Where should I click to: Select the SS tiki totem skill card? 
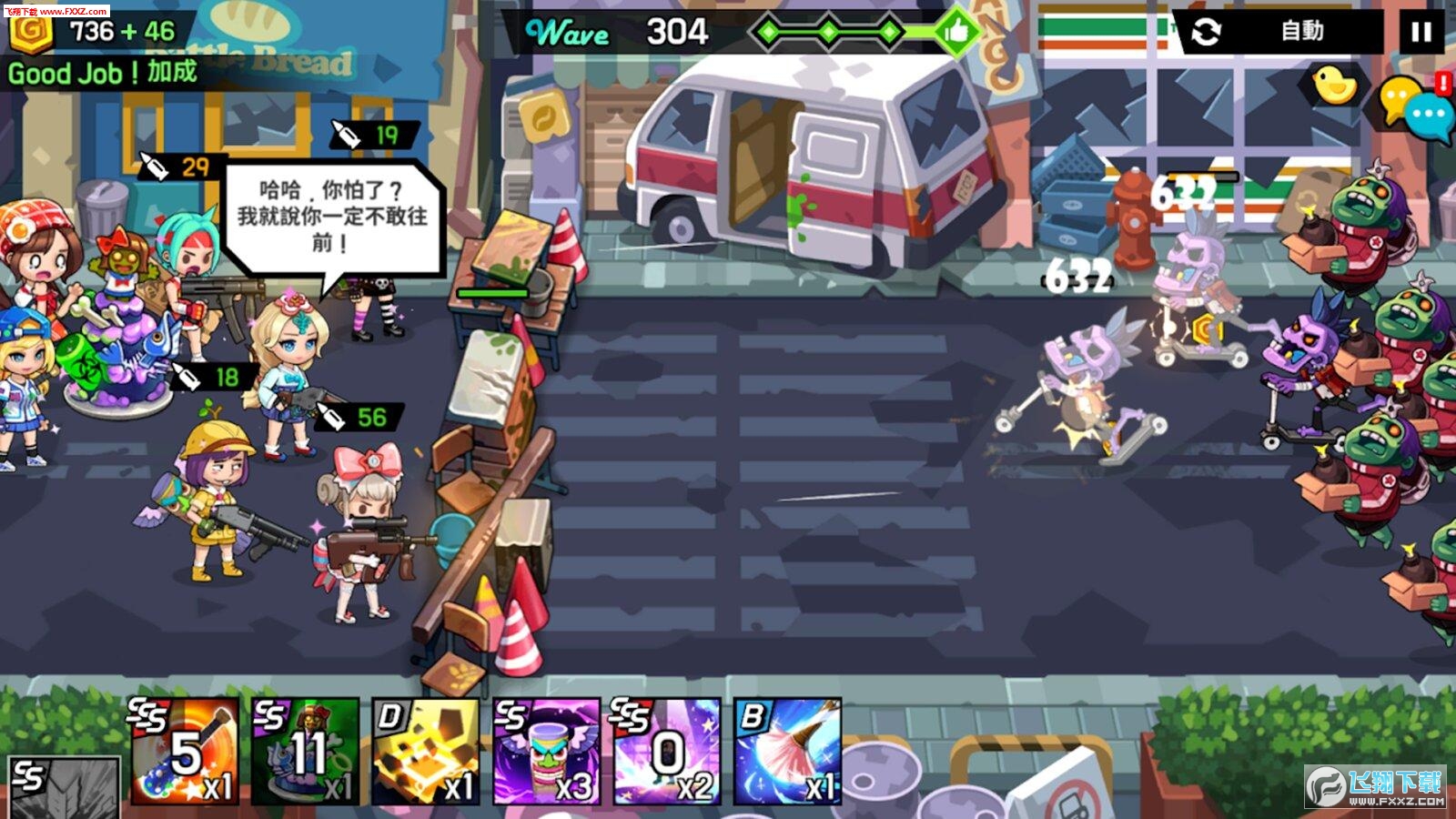(x=546, y=752)
